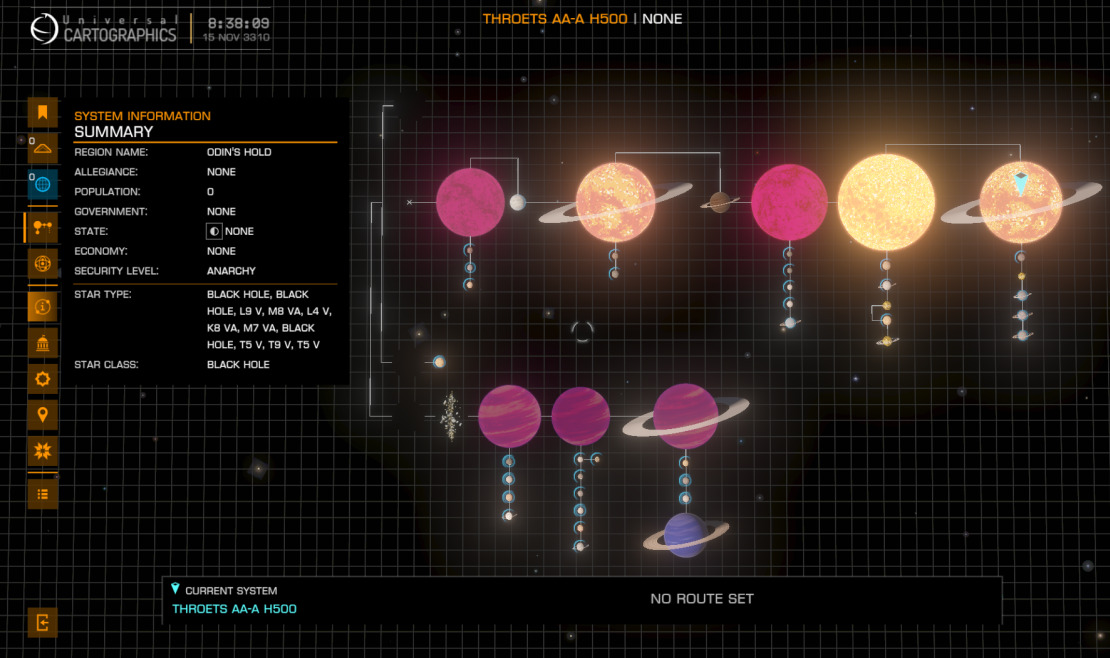Select the location pin icon
Screen dimensions: 1110x658
(42, 414)
